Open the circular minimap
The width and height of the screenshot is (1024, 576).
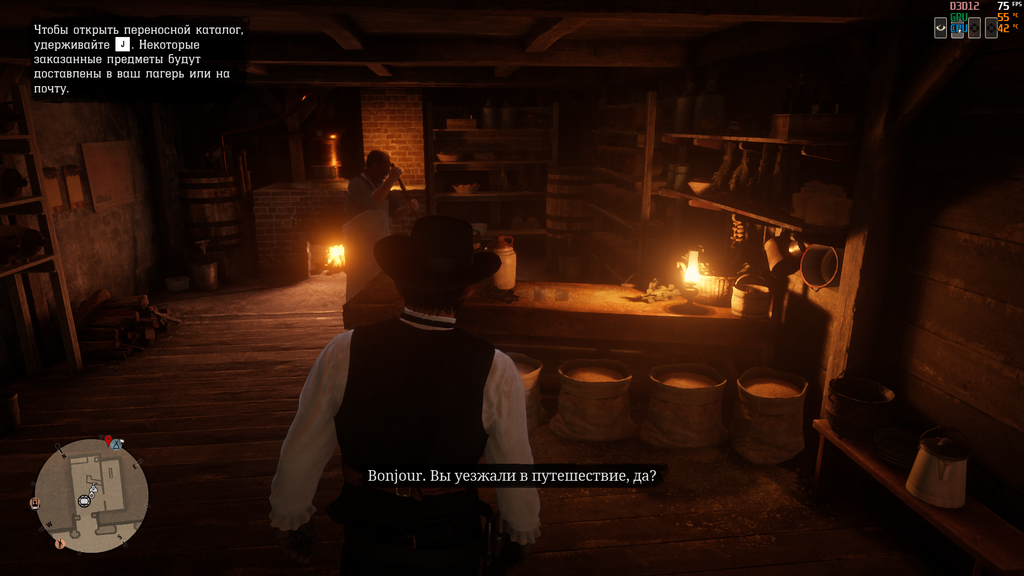coord(91,496)
